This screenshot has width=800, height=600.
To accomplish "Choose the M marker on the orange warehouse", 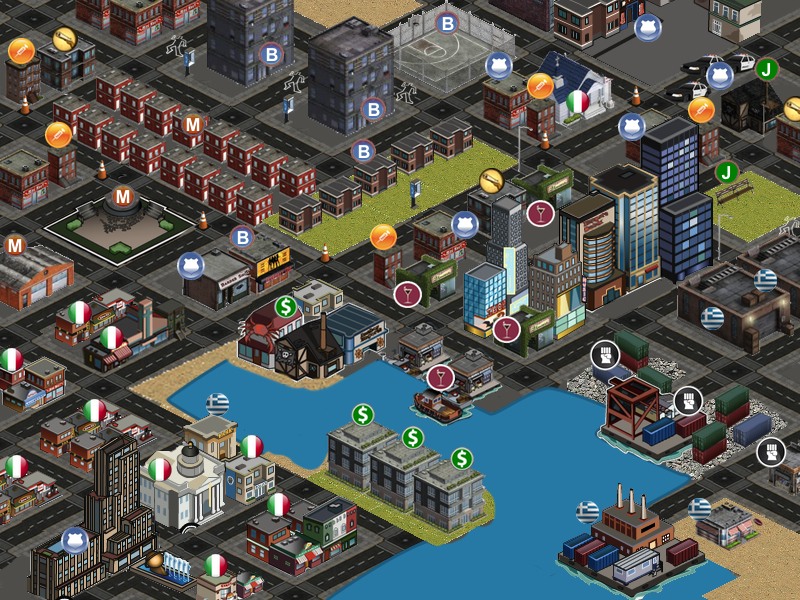I will (15, 246).
